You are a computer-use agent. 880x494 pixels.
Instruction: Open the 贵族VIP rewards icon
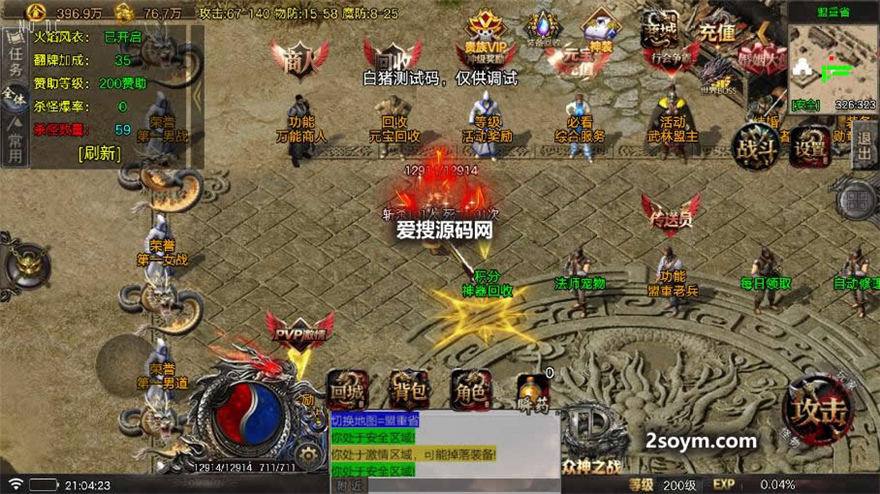pos(485,40)
